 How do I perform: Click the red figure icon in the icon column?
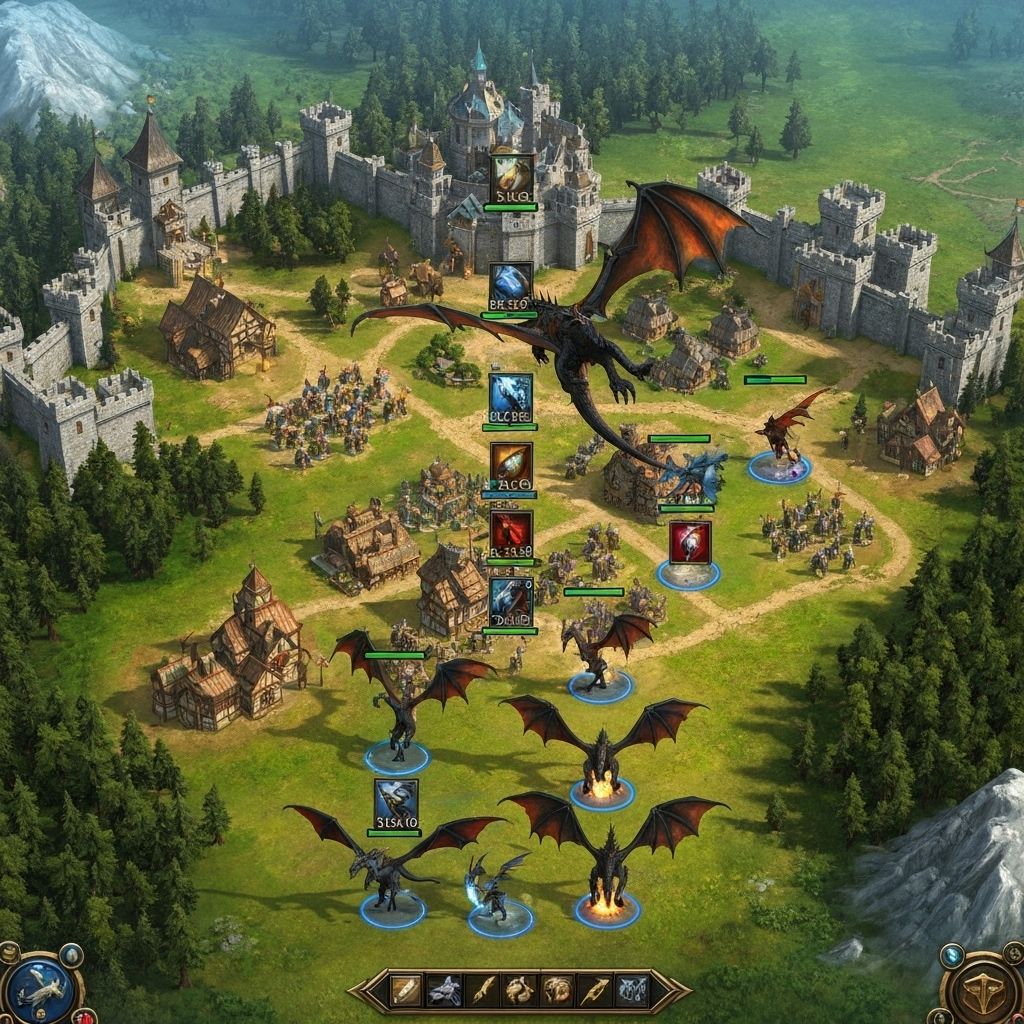pyautogui.click(x=511, y=532)
